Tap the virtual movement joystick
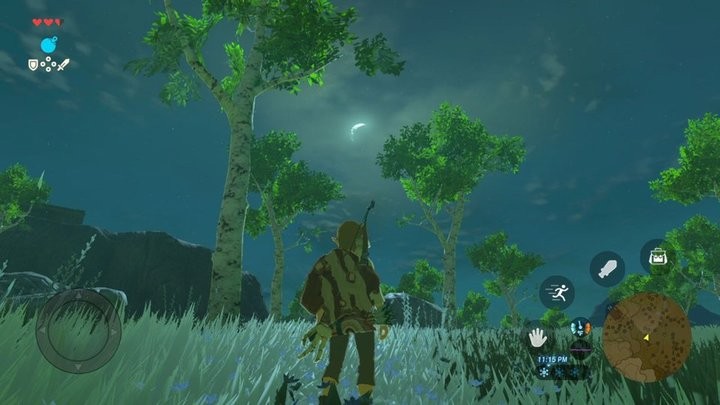This screenshot has width=720, height=405. (78, 331)
